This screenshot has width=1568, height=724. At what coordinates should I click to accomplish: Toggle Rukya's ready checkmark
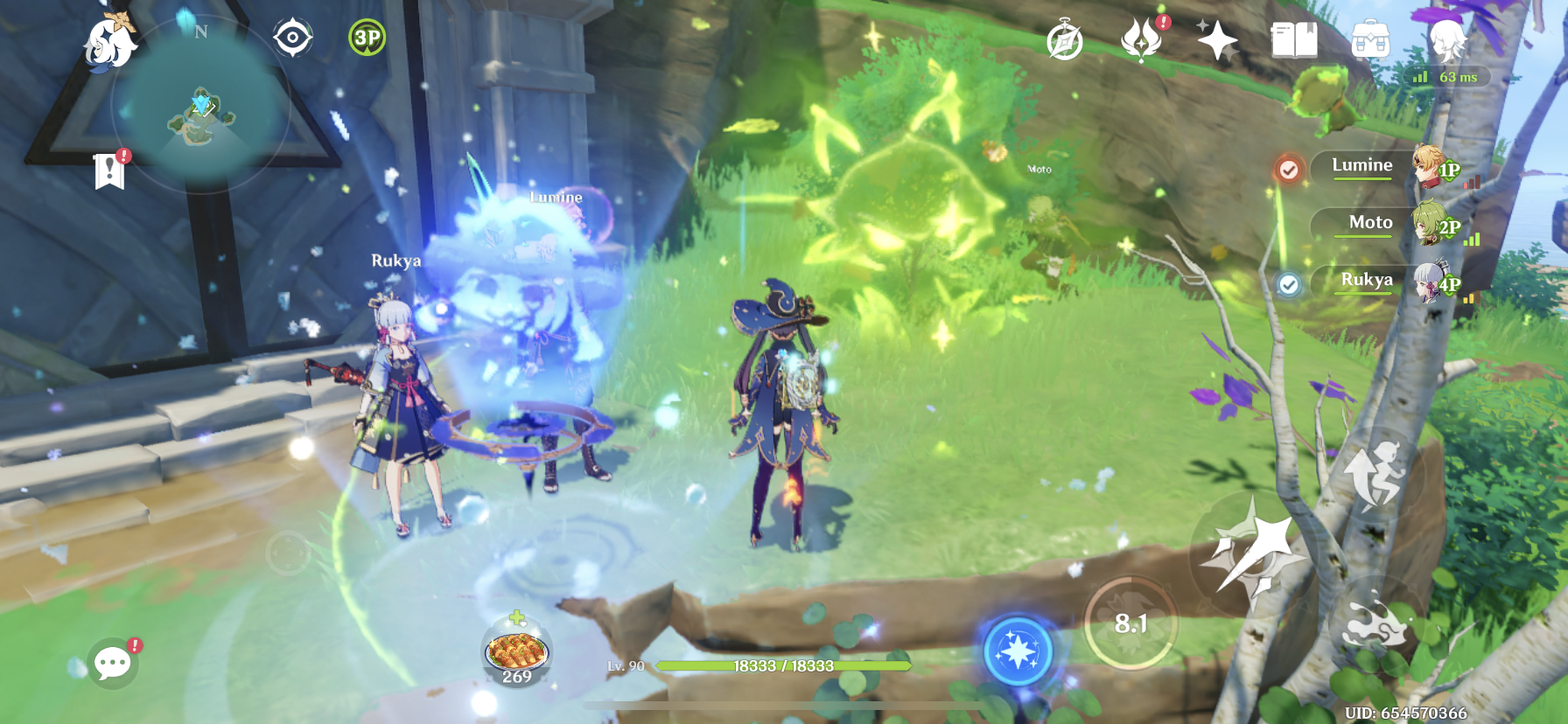pos(1287,282)
